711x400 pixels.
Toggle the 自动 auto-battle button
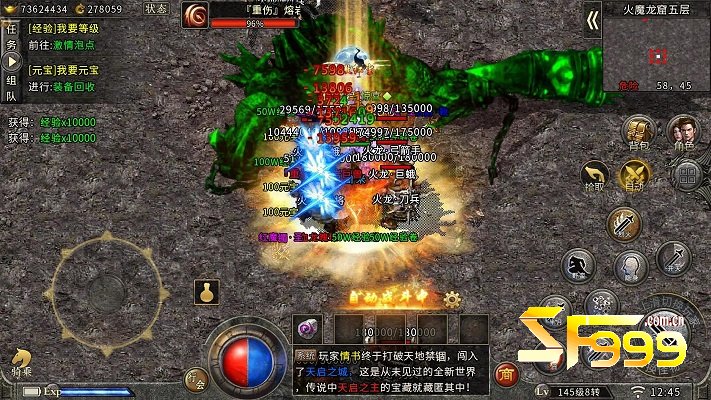click(635, 177)
